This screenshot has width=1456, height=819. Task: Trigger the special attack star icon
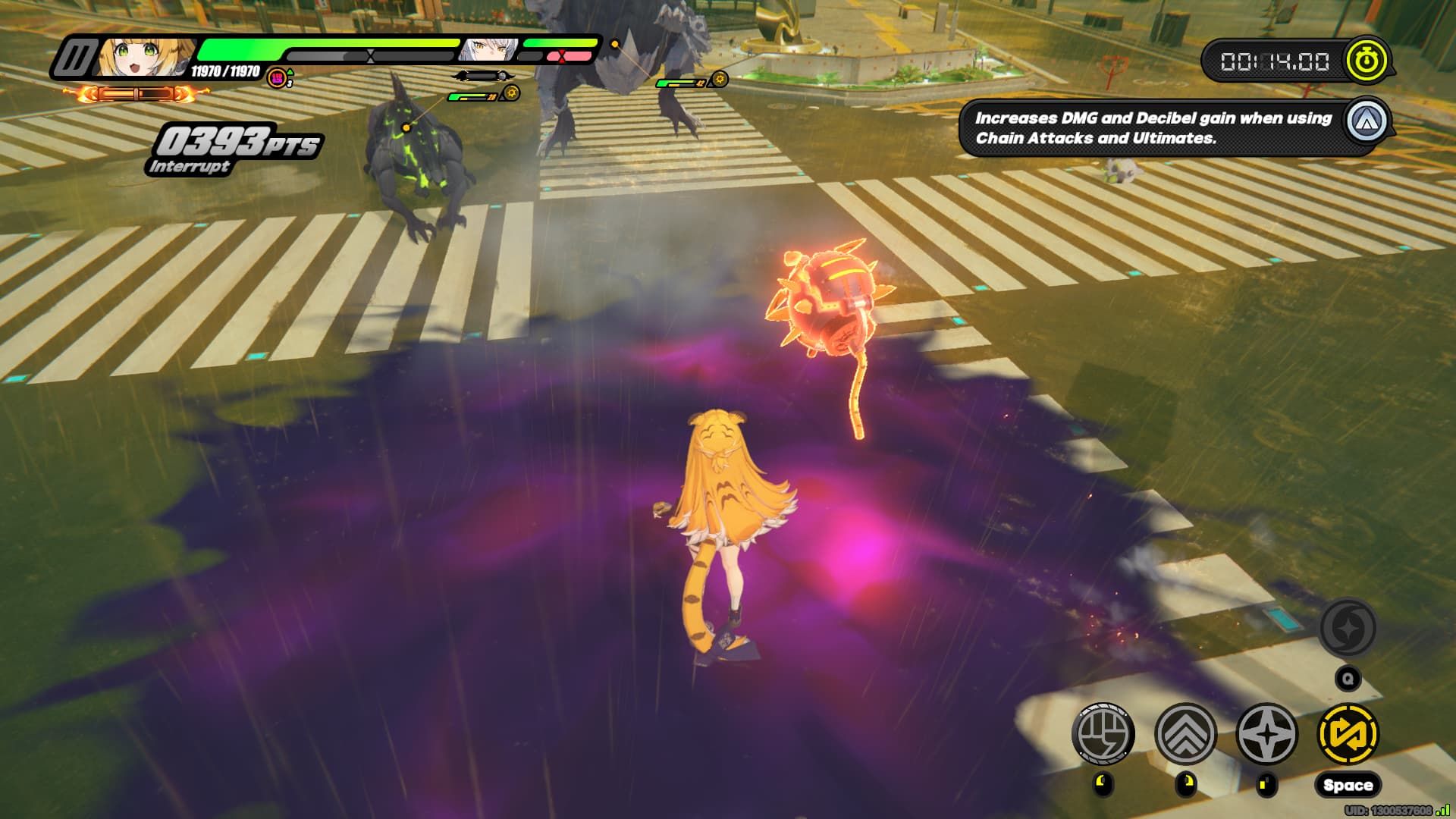[x=1266, y=733]
